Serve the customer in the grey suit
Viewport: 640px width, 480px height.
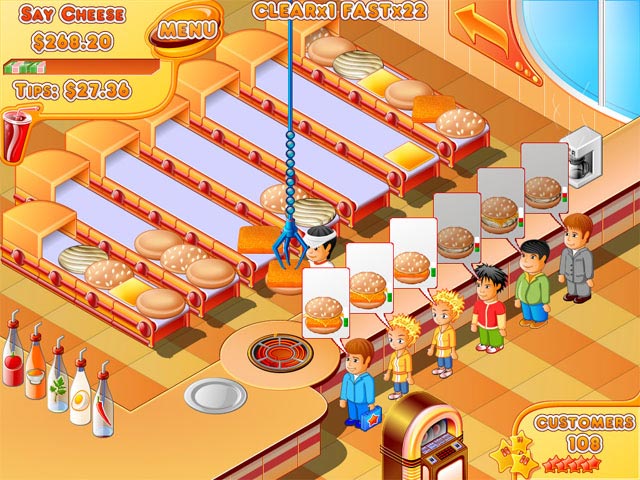(x=576, y=257)
